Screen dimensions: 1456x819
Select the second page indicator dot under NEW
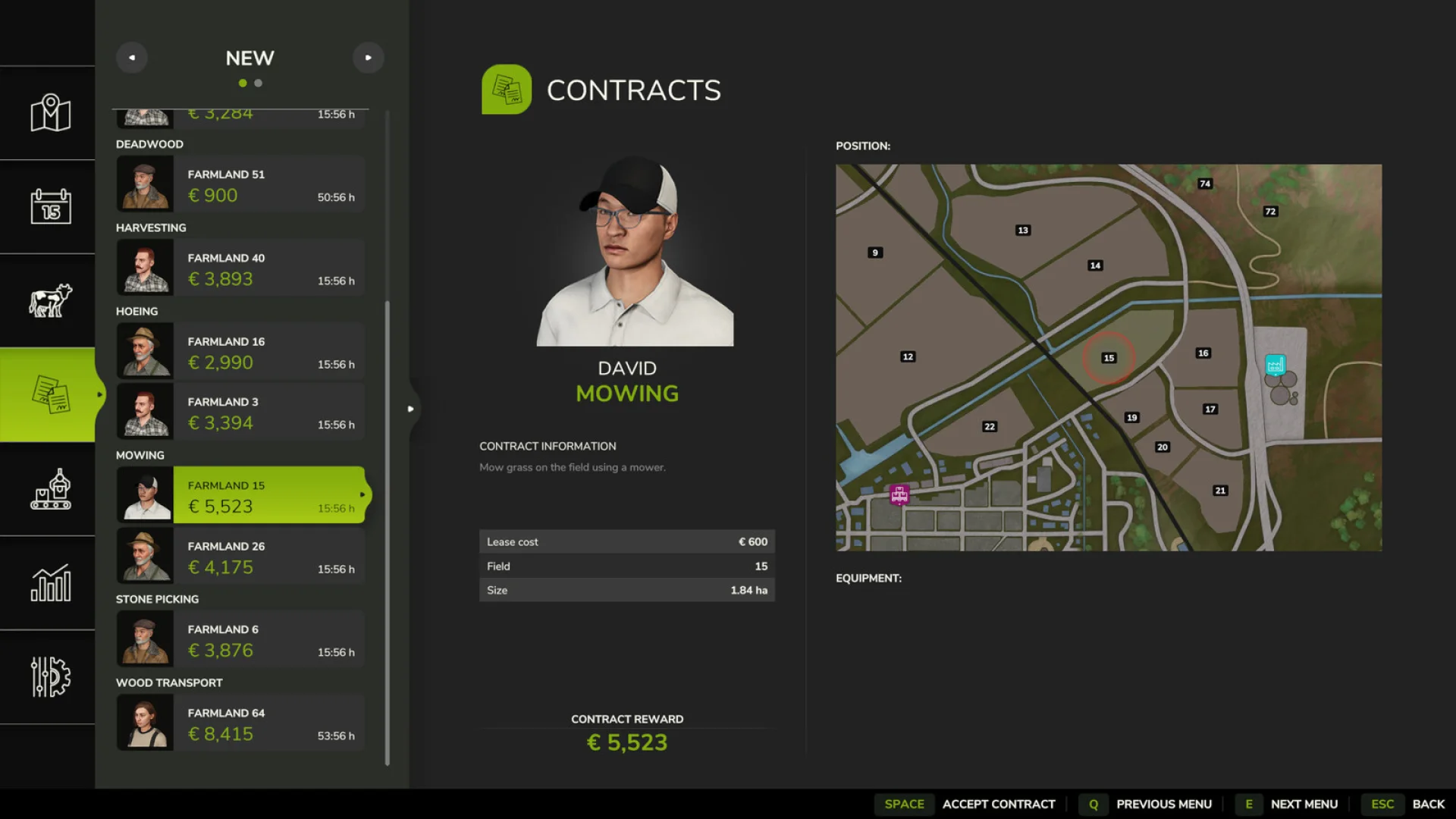click(x=258, y=83)
